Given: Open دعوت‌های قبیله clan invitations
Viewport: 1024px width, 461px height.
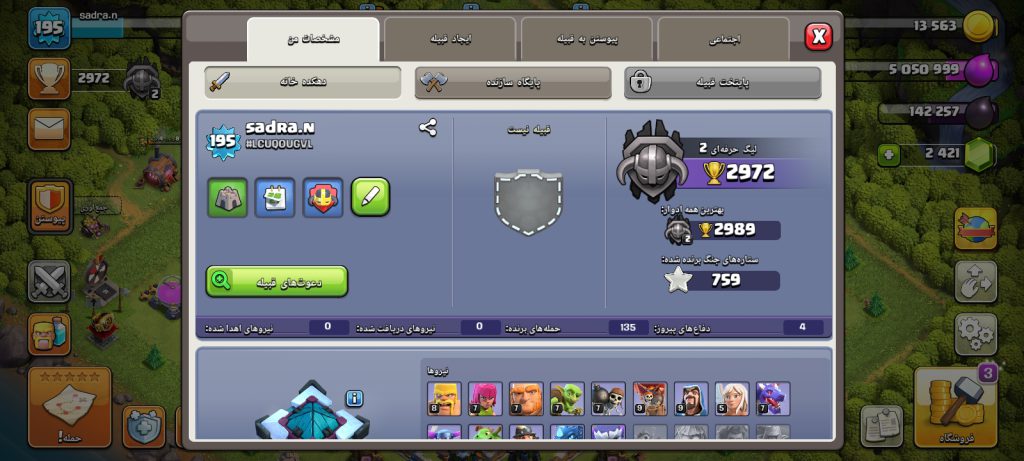Looking at the screenshot, I should tap(277, 281).
